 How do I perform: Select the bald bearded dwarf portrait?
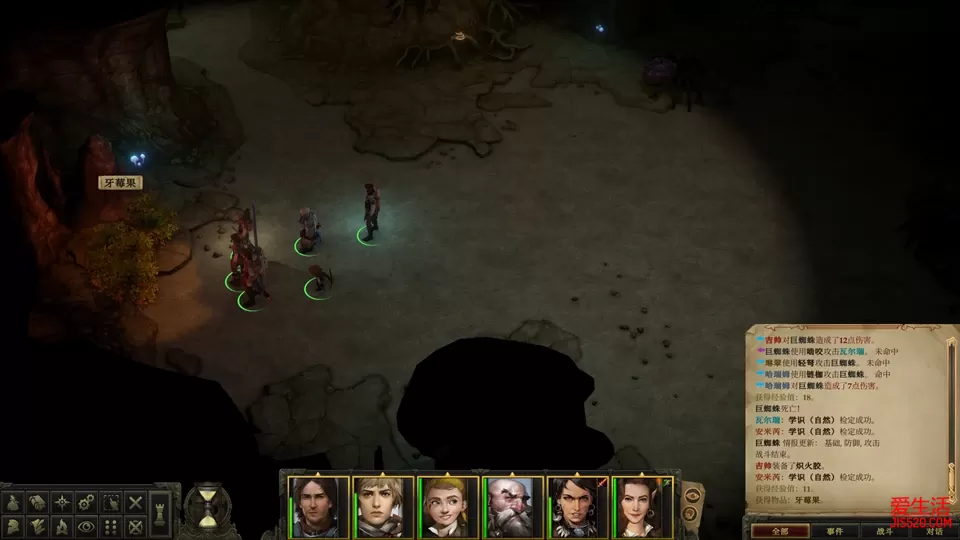coord(513,507)
